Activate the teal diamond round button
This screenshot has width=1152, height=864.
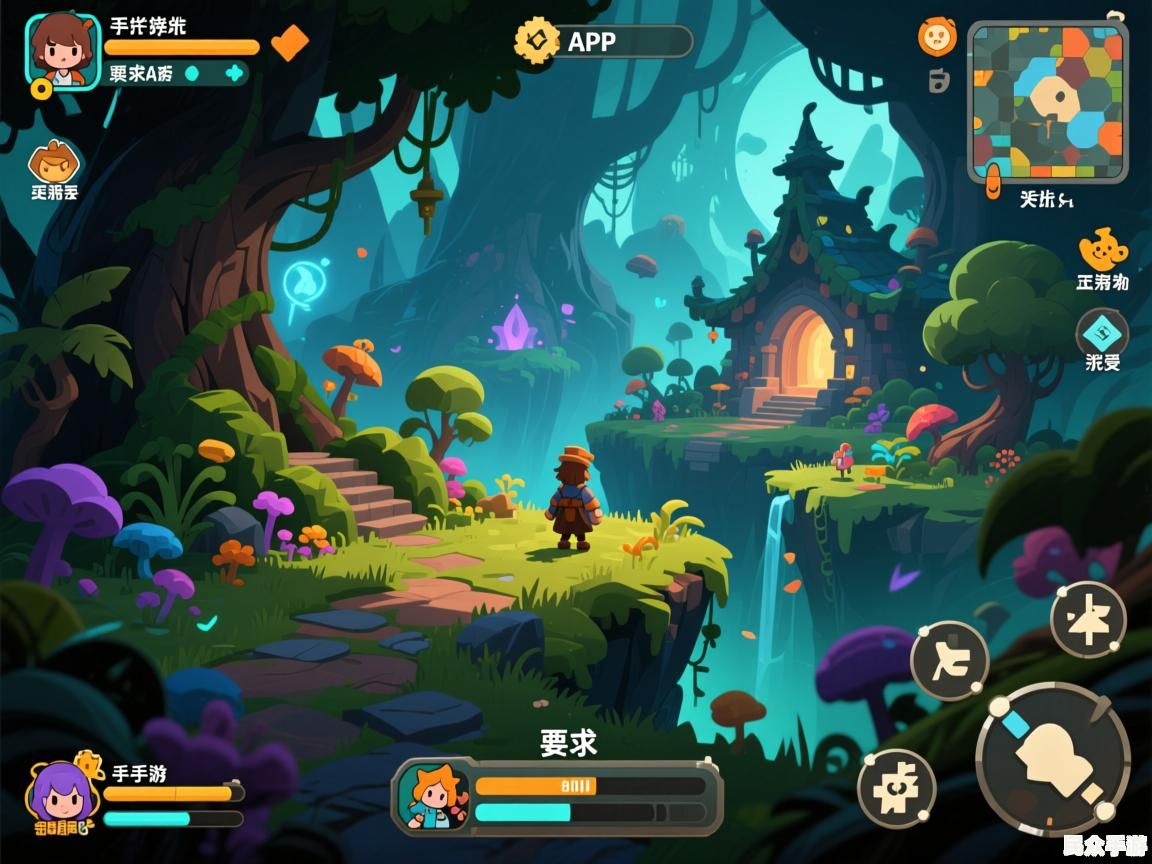tap(1102, 332)
